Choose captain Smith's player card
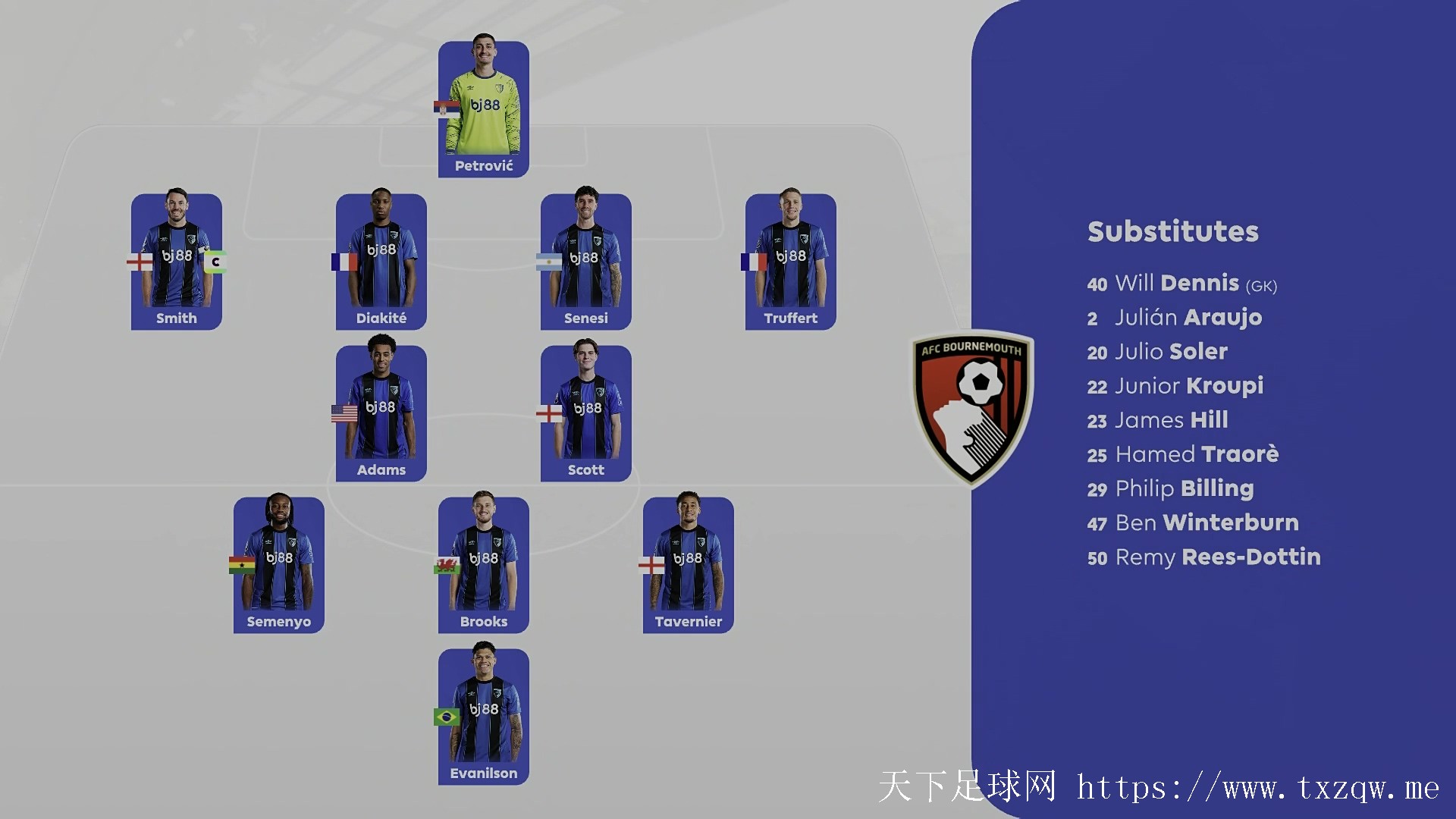The image size is (1456, 819). pyautogui.click(x=177, y=262)
